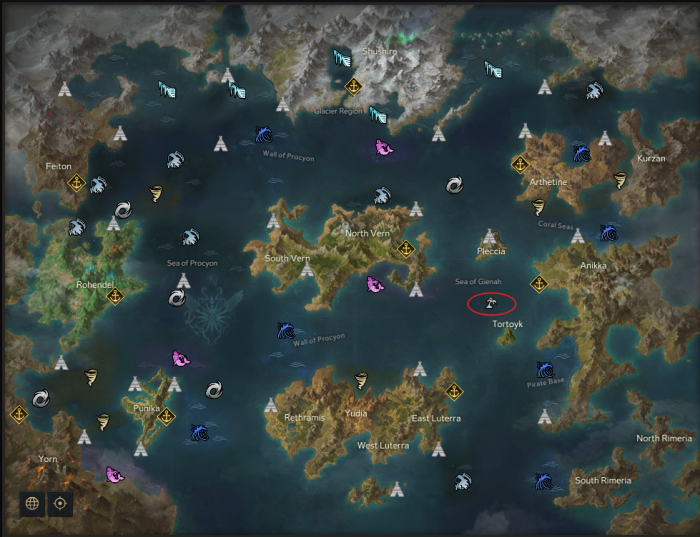Click the blue marker at Pirate Base
Screen dimensions: 700x537
545,370
